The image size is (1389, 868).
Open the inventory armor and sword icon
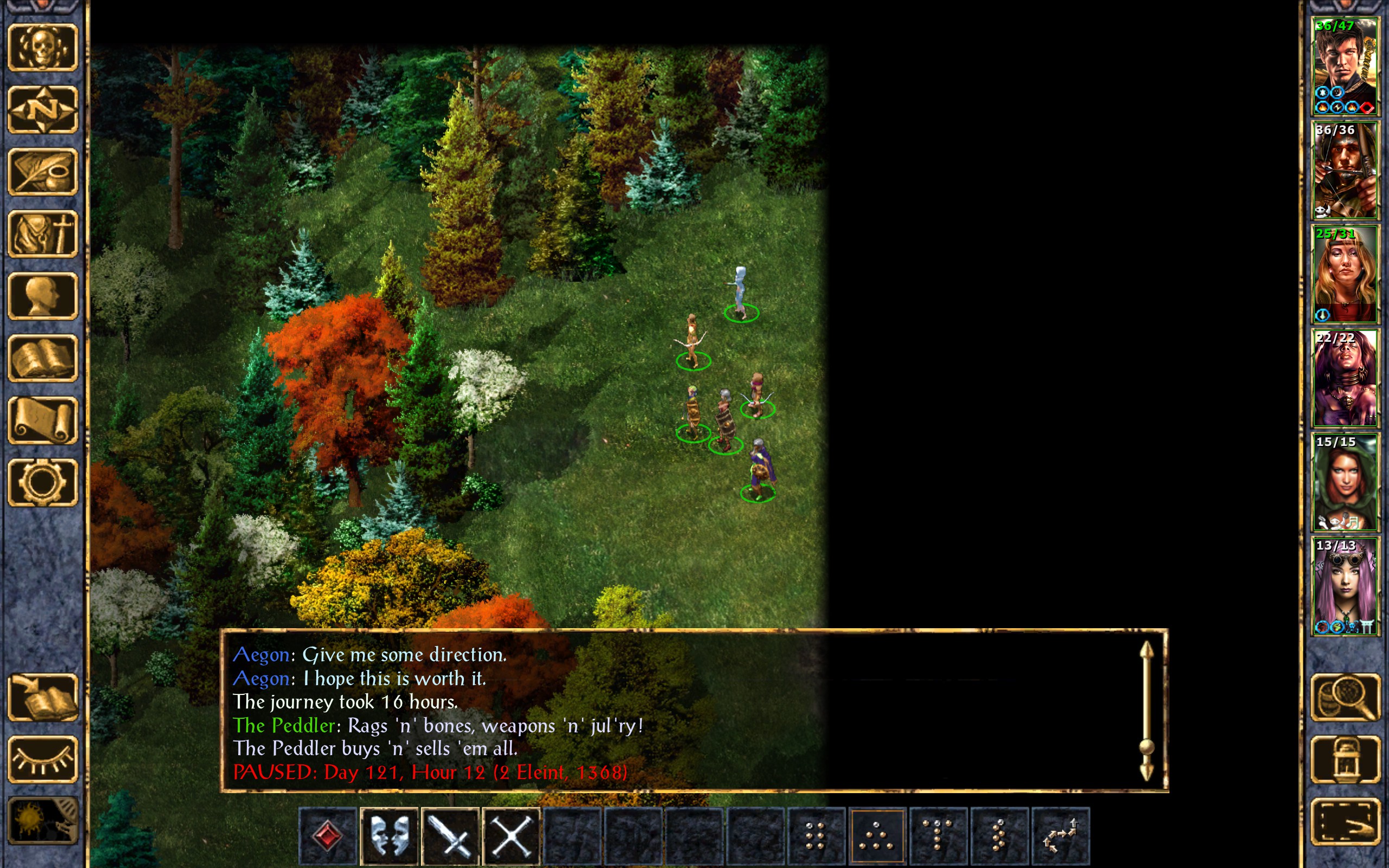pyautogui.click(x=42, y=234)
